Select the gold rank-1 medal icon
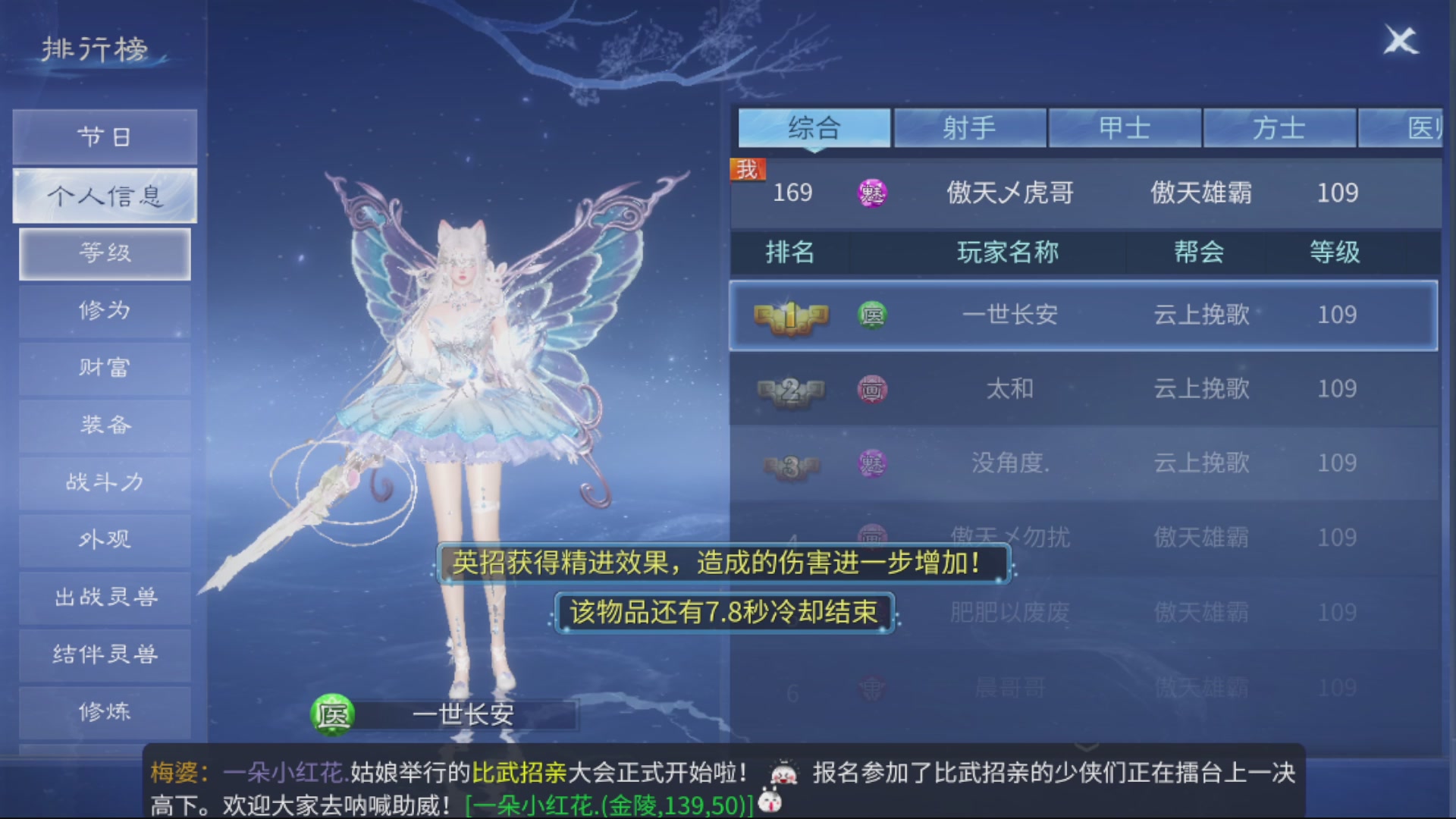Screen dimensions: 1456x819 [789, 315]
